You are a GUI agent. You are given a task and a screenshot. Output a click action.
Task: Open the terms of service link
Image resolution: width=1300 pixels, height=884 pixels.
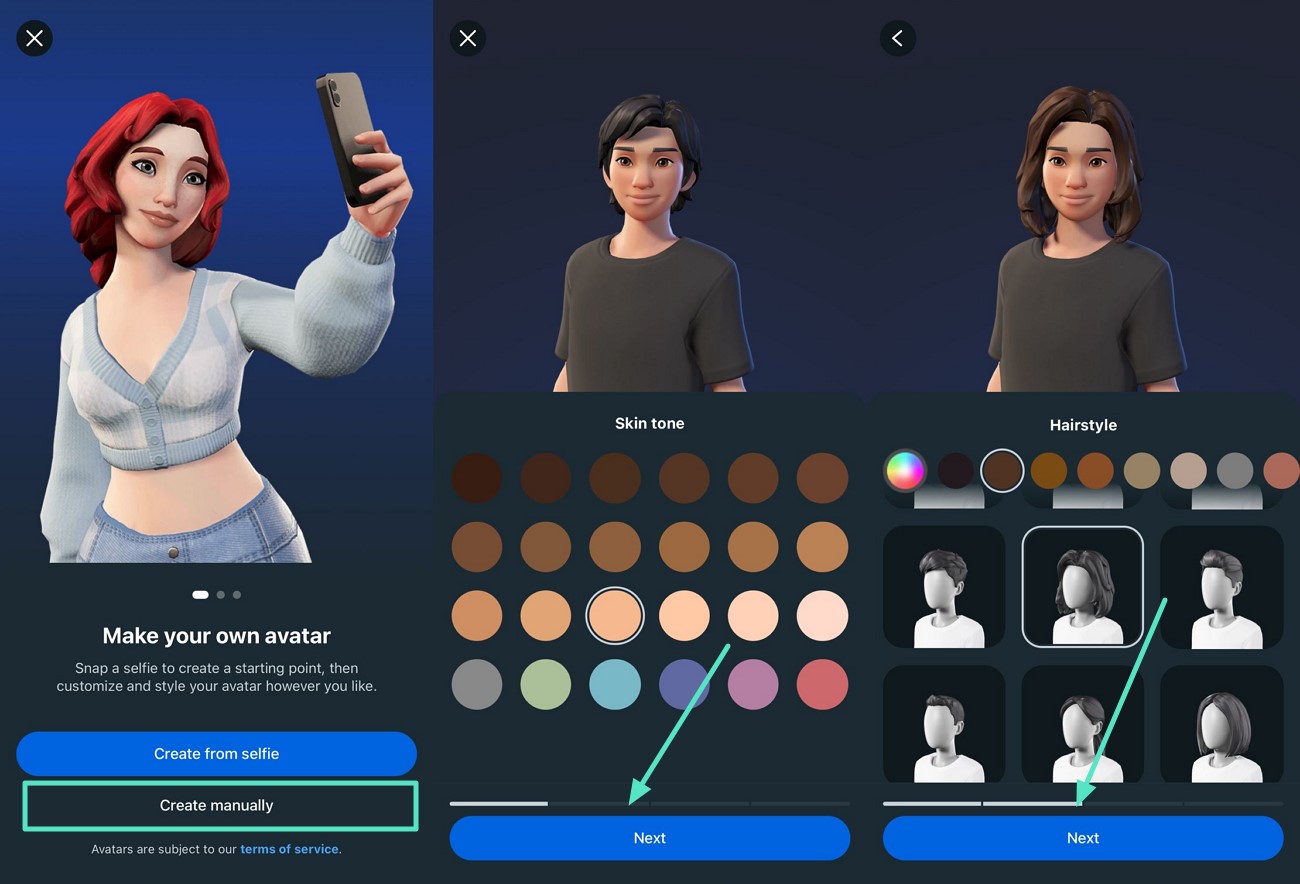coord(290,849)
